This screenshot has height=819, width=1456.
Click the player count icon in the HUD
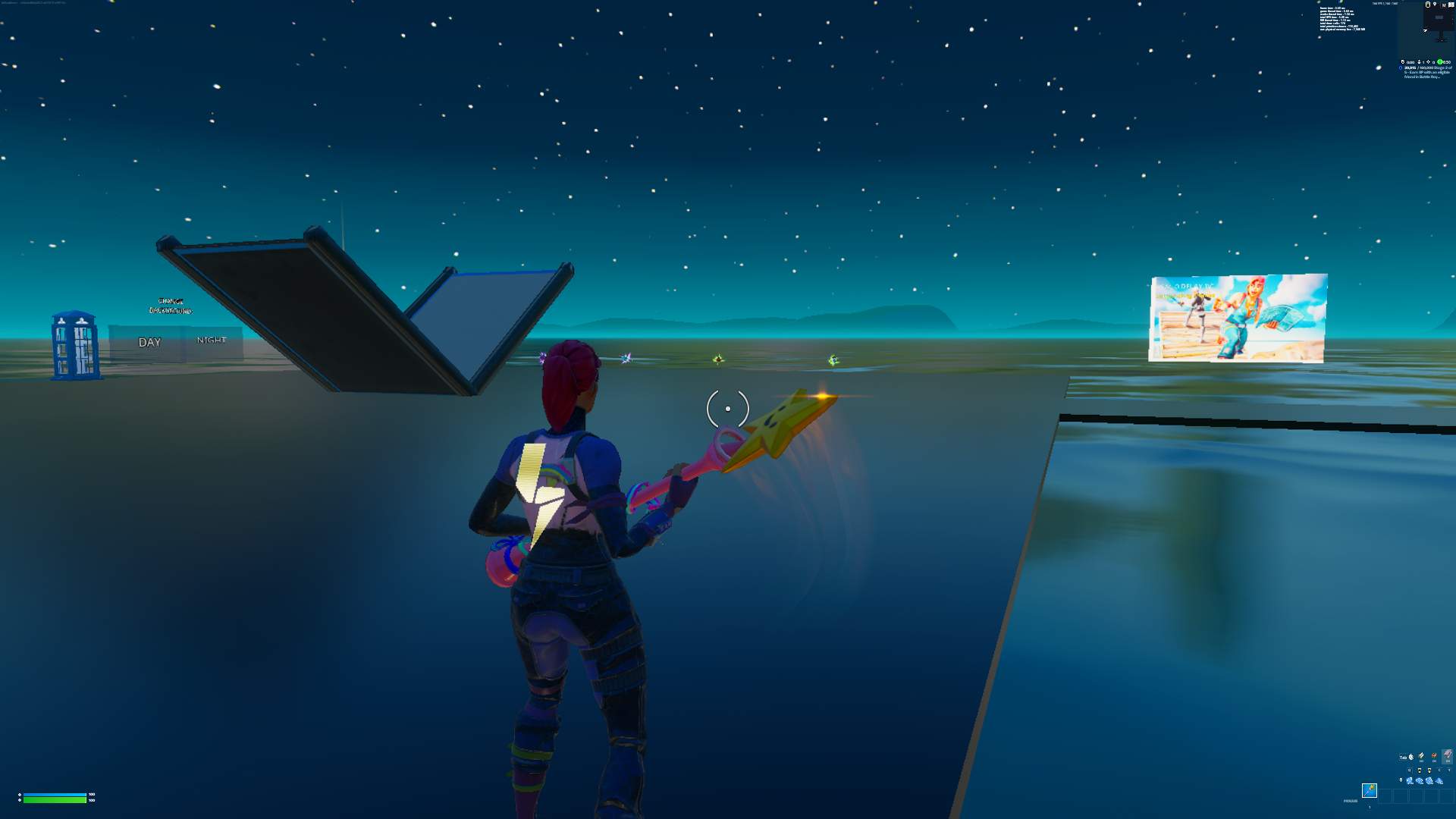tap(1419, 62)
